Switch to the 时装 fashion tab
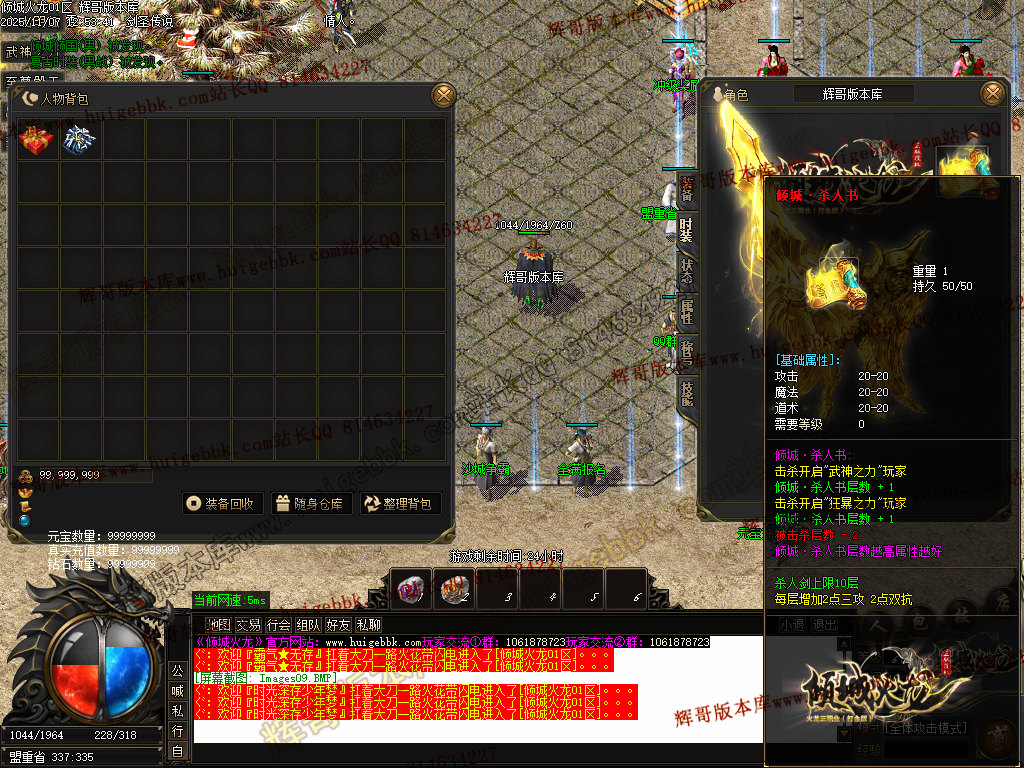The height and width of the screenshot is (768, 1024). click(x=686, y=232)
